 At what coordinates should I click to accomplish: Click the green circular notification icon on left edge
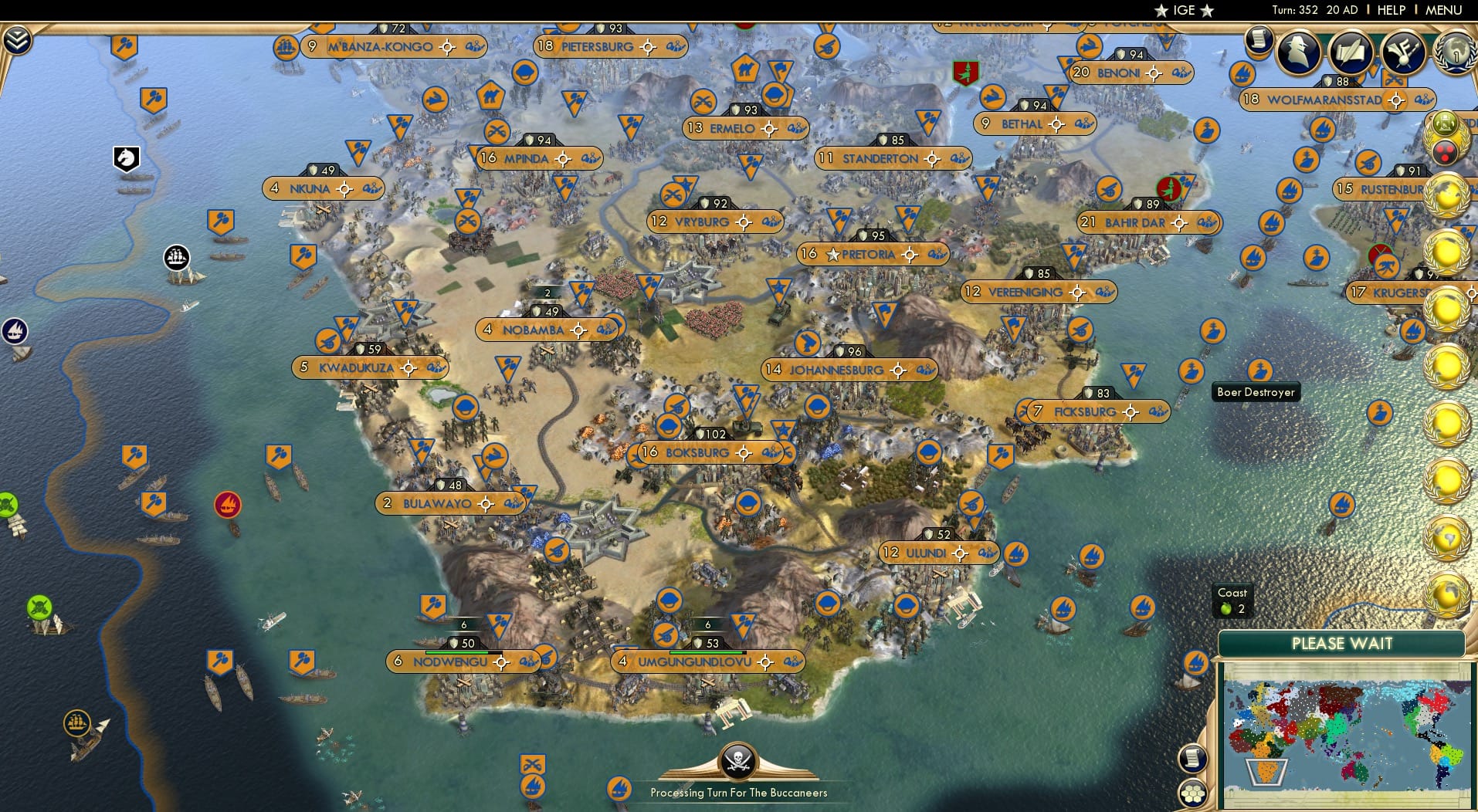tap(7, 502)
